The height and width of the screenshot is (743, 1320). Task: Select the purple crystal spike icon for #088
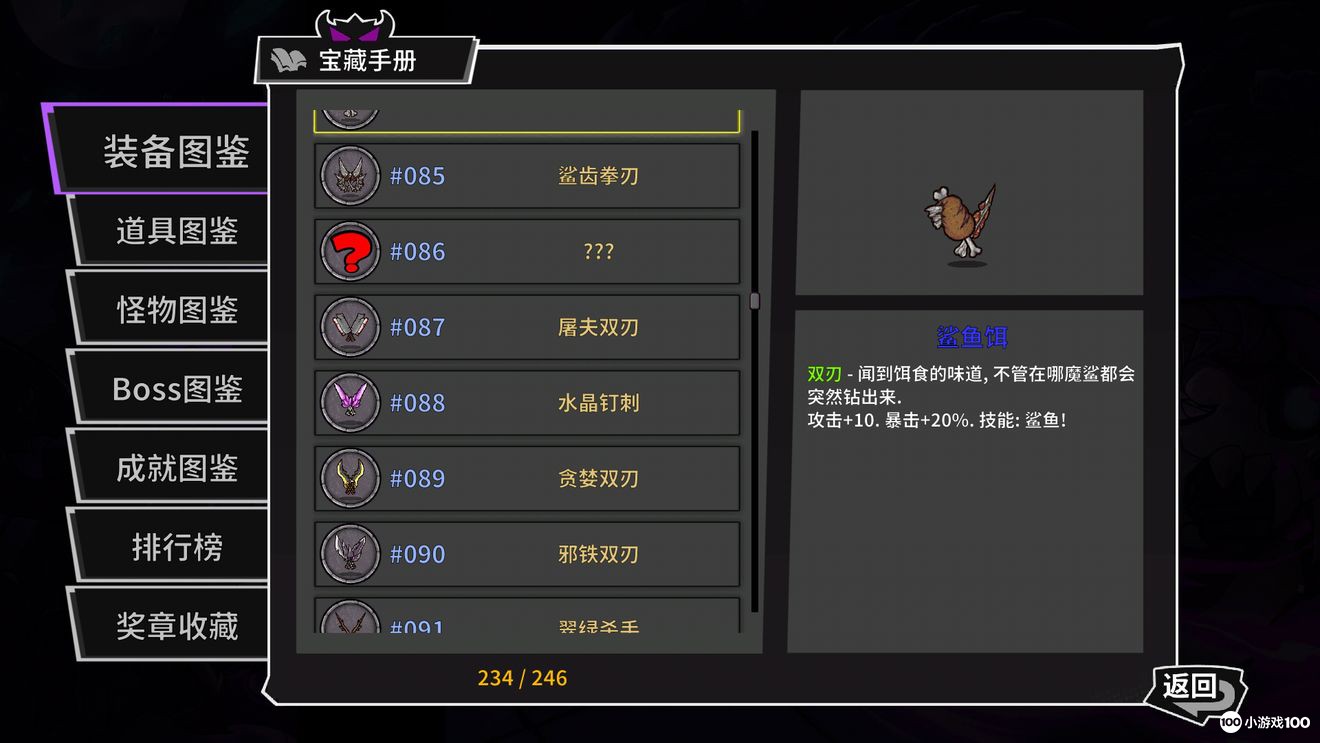point(349,402)
